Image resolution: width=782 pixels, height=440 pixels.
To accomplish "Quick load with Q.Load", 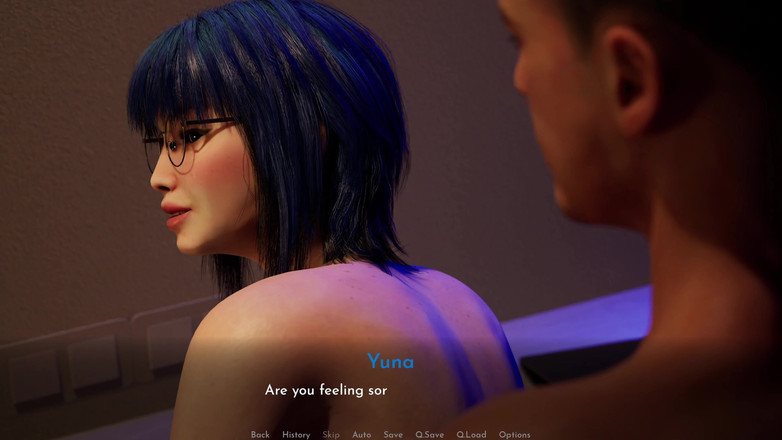I will click(471, 435).
